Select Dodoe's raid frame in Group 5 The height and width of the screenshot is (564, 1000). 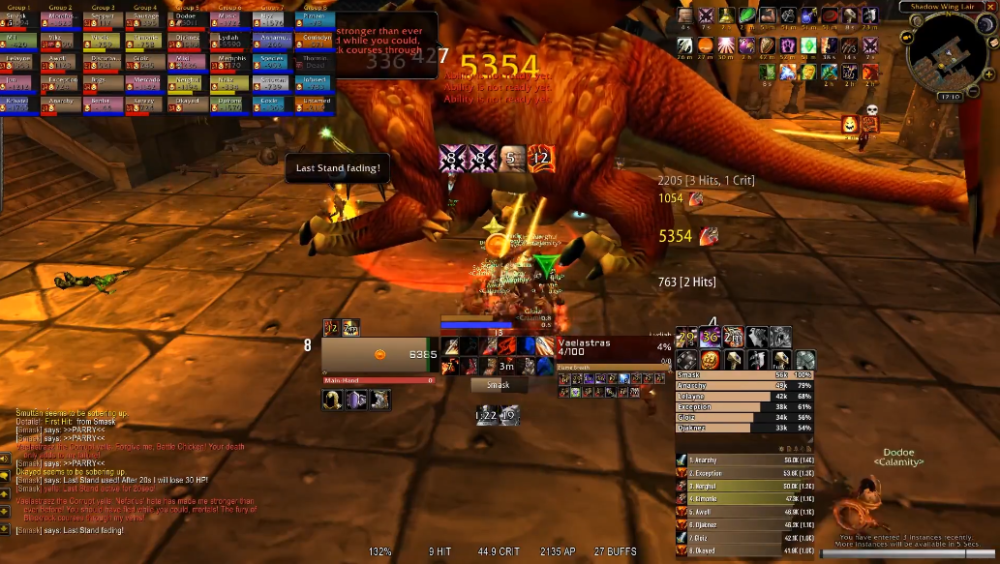(187, 18)
